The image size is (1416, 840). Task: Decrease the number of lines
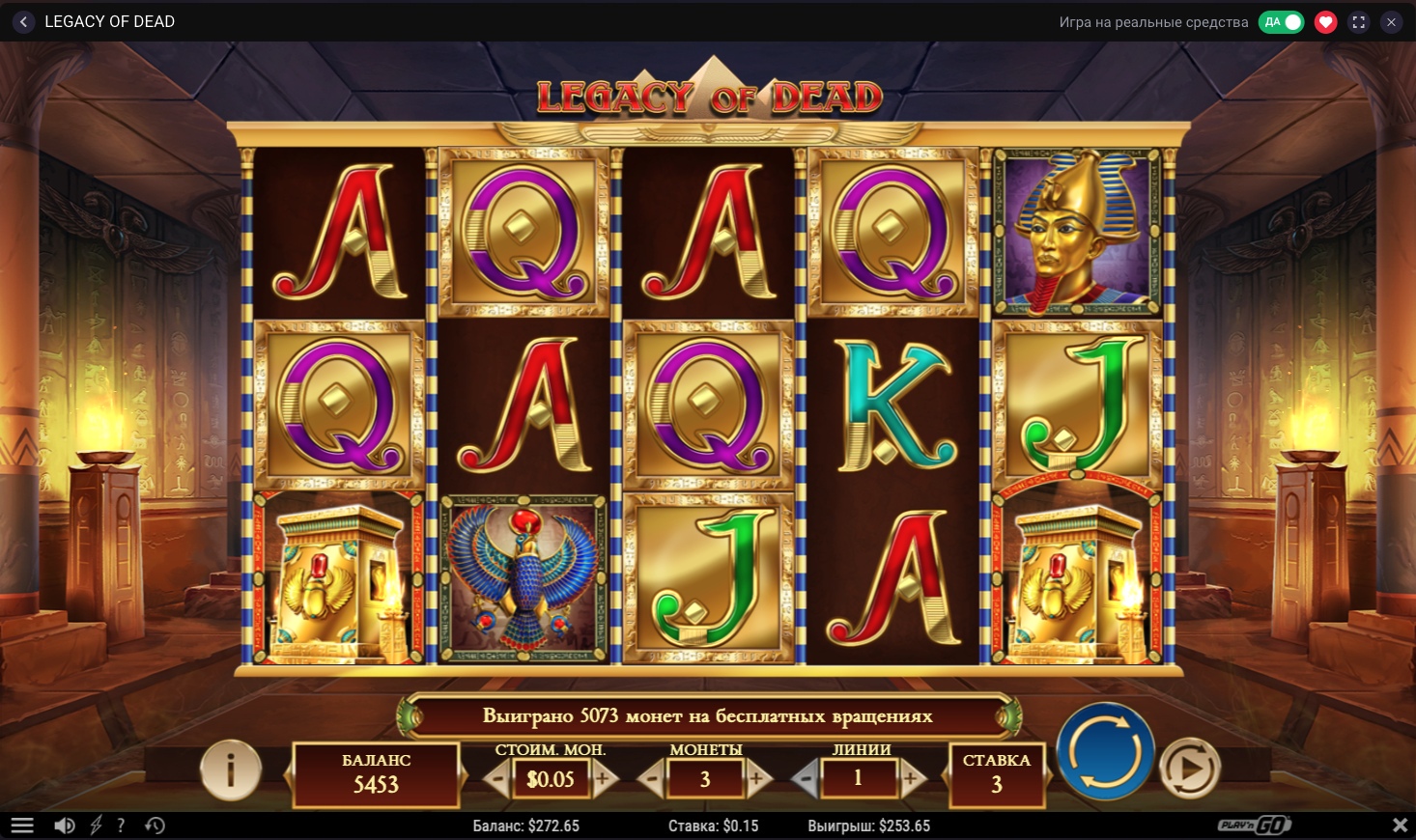pyautogui.click(x=806, y=778)
